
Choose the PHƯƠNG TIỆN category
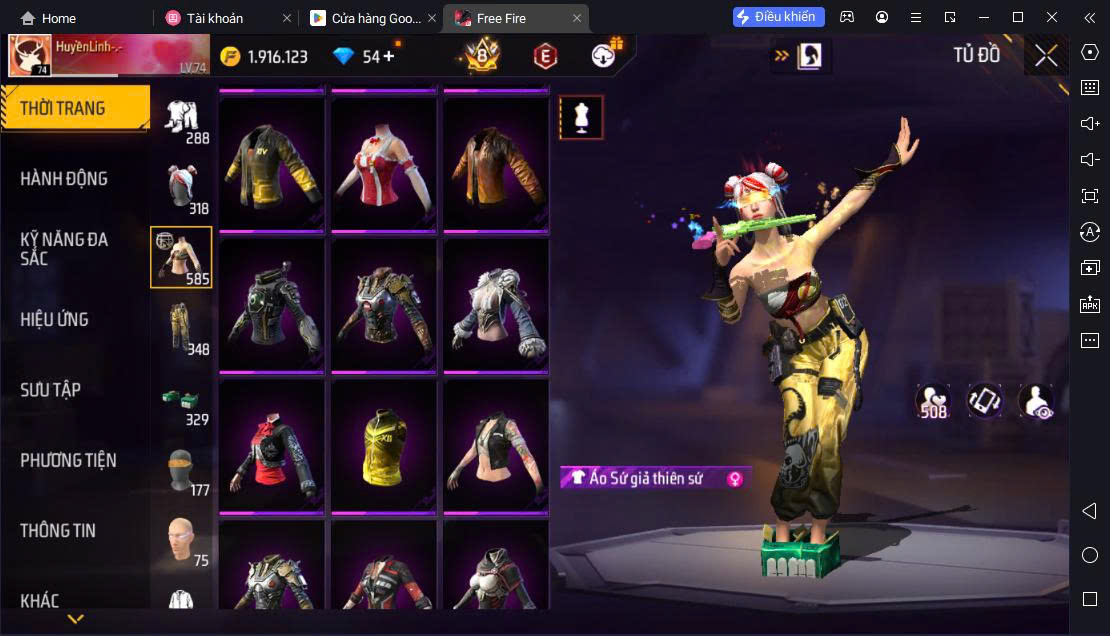point(68,460)
